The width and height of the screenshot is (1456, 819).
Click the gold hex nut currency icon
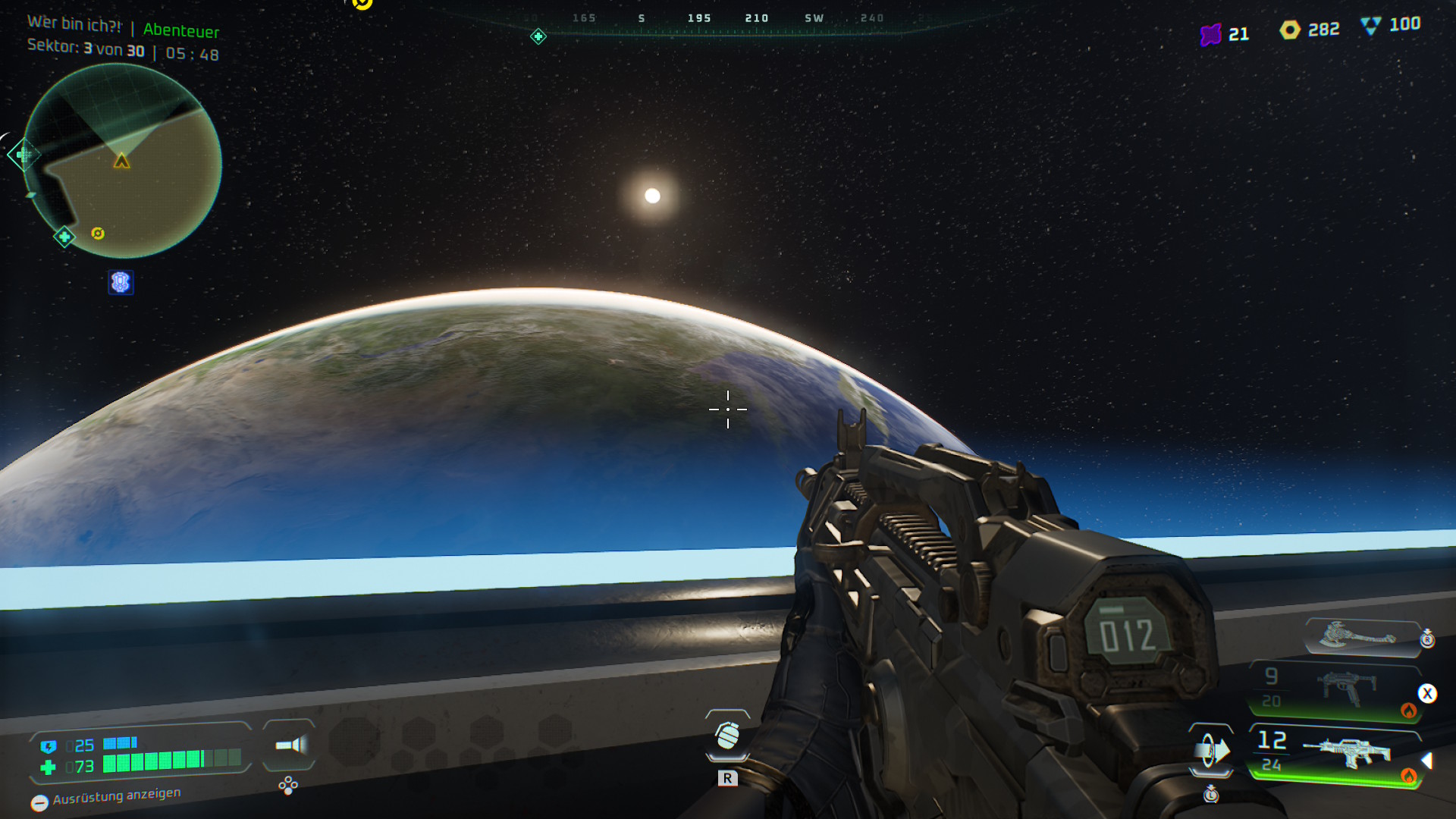(1289, 30)
